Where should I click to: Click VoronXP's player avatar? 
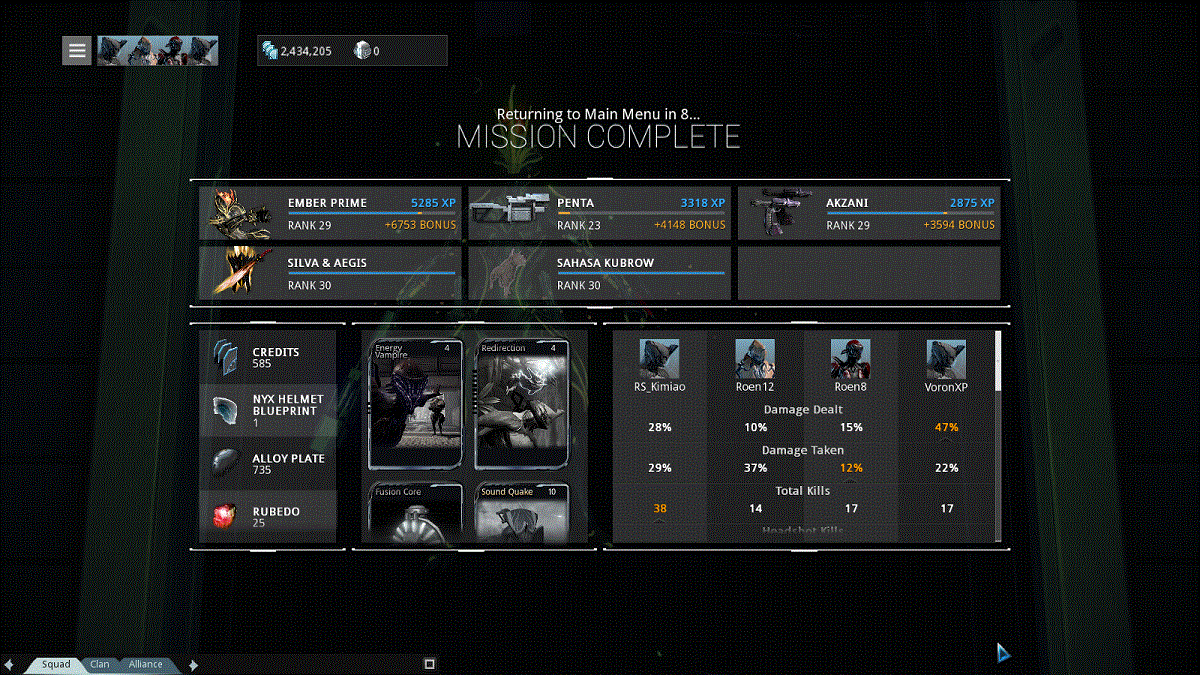pos(946,359)
